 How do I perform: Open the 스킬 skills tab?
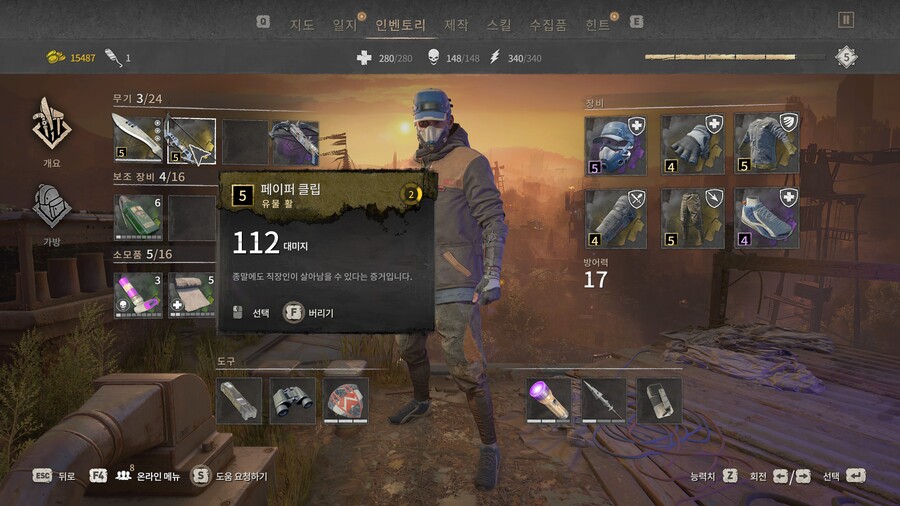tap(499, 24)
